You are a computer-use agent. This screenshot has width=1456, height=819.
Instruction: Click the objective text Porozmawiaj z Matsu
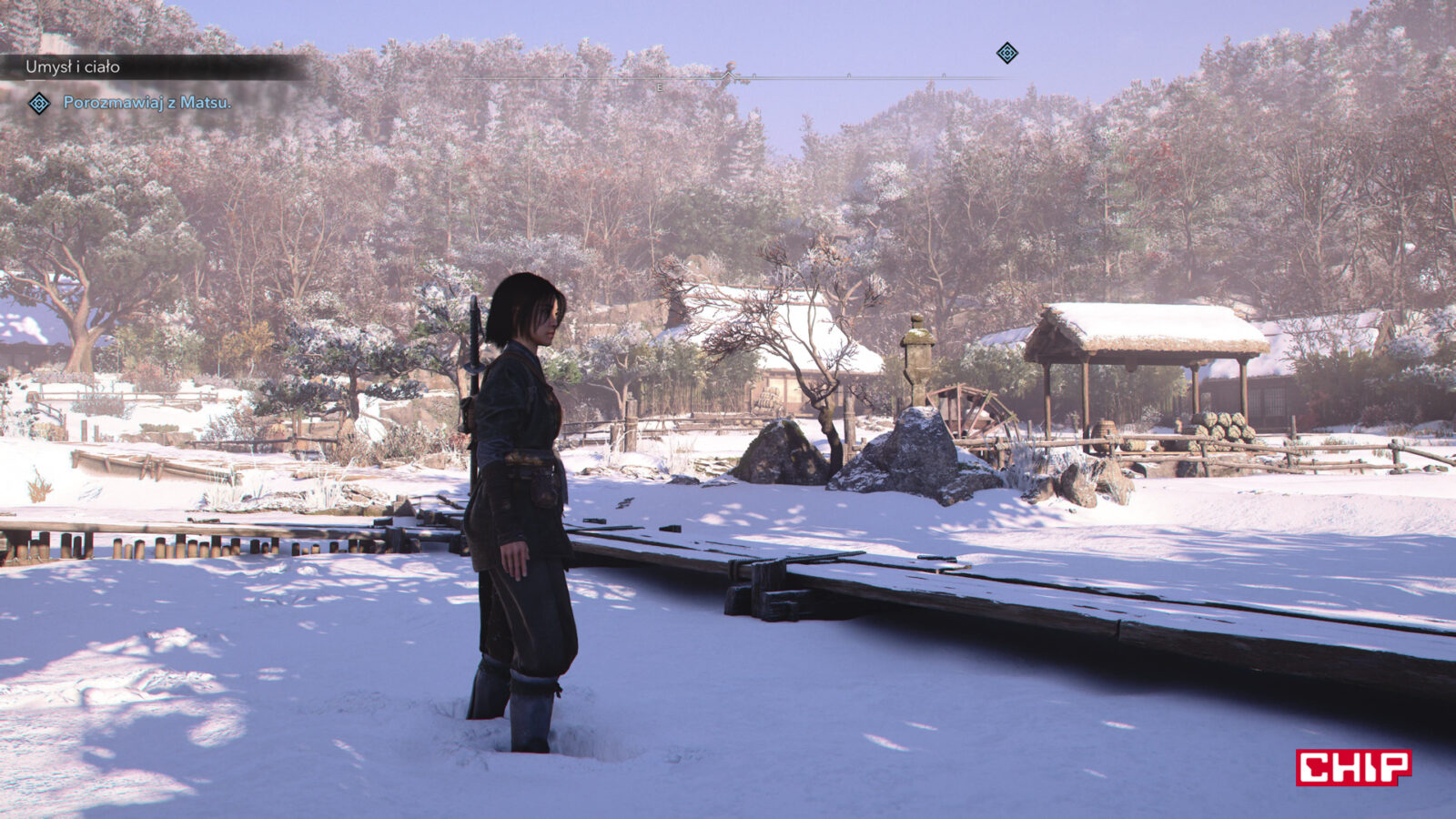click(x=147, y=103)
